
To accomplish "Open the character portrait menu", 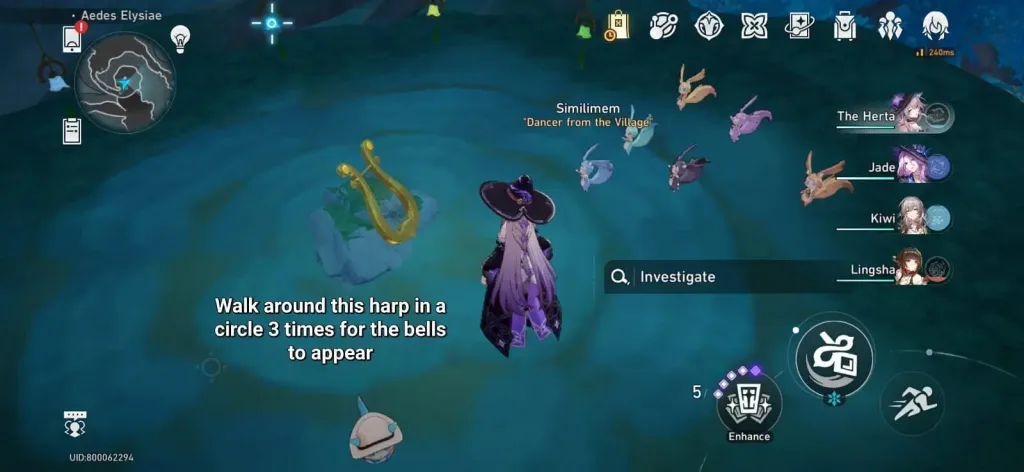I will 935,26.
